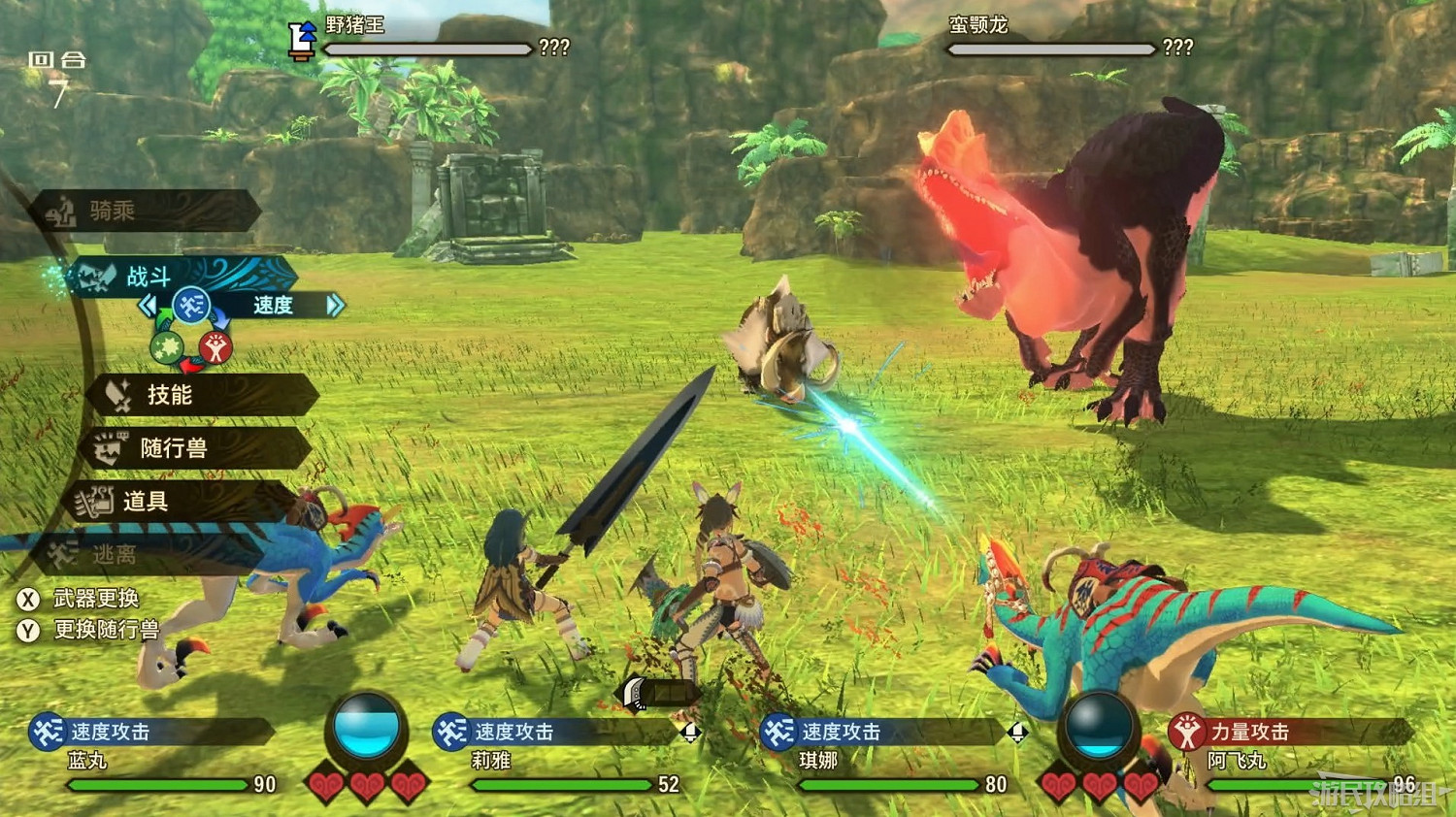
Task: Click 武器更换 to change weapon
Action: pos(97,599)
